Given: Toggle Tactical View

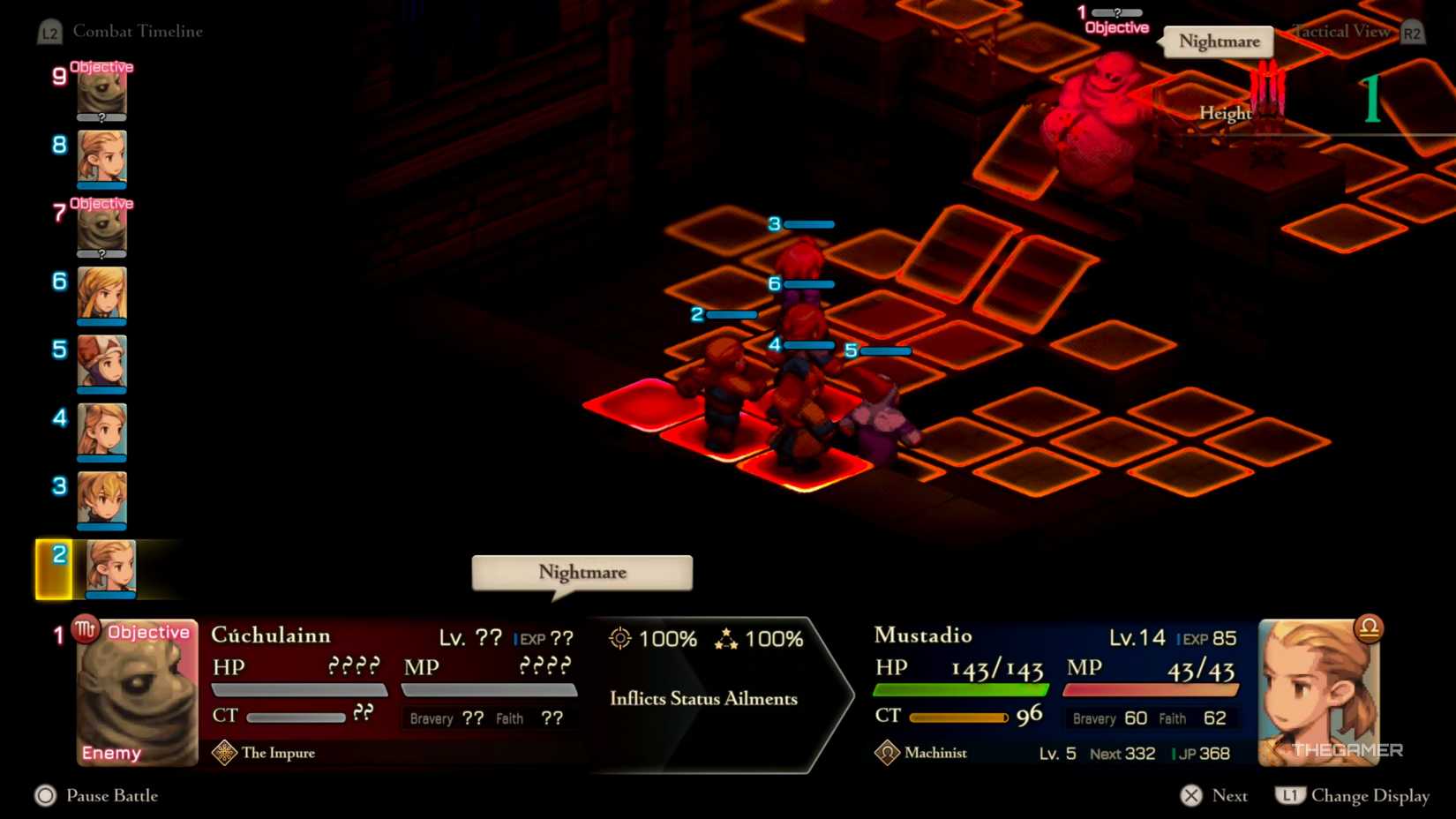Looking at the screenshot, I should coord(1341,32).
